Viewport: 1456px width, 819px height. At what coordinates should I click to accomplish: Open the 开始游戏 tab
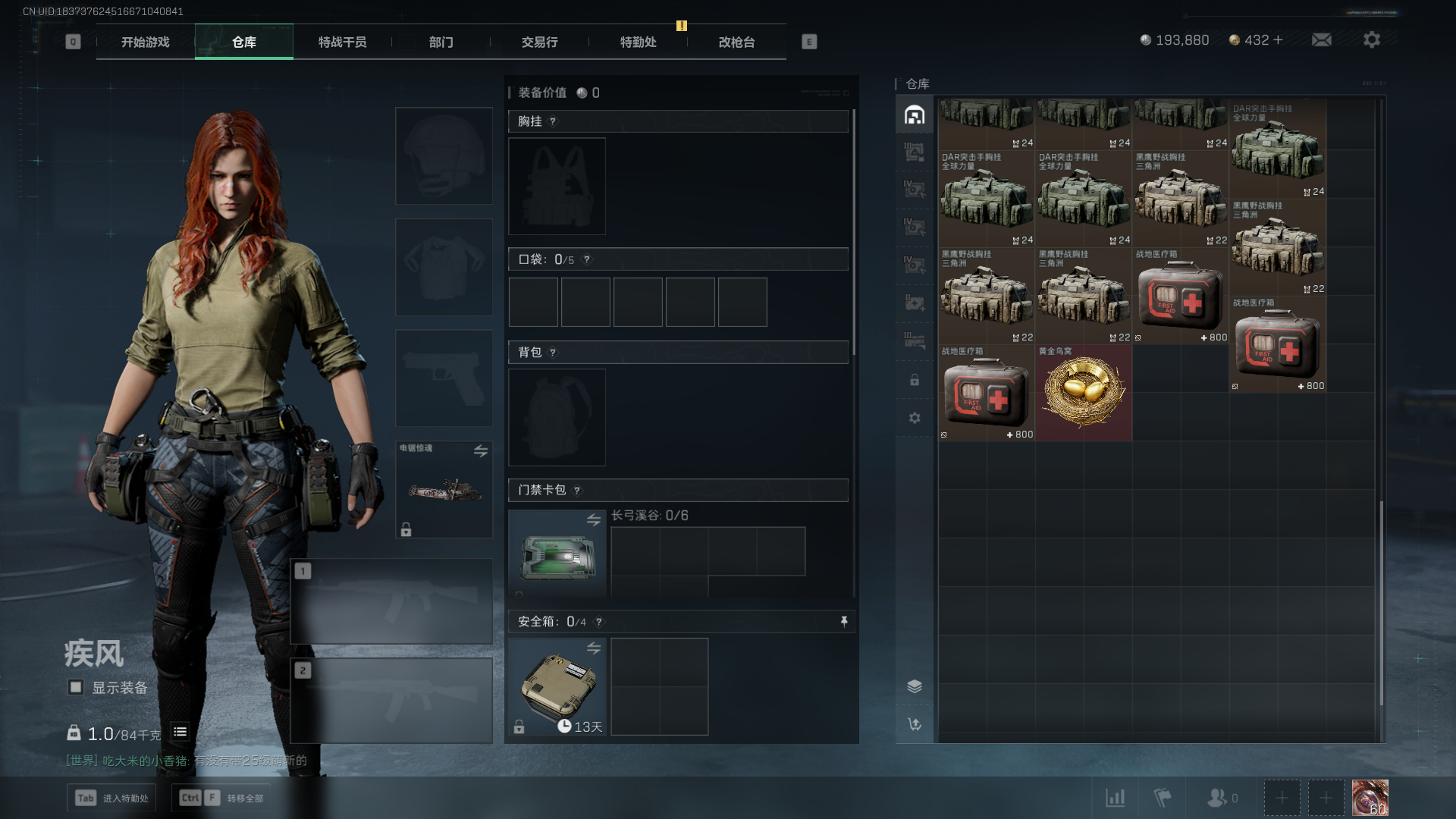click(x=146, y=42)
